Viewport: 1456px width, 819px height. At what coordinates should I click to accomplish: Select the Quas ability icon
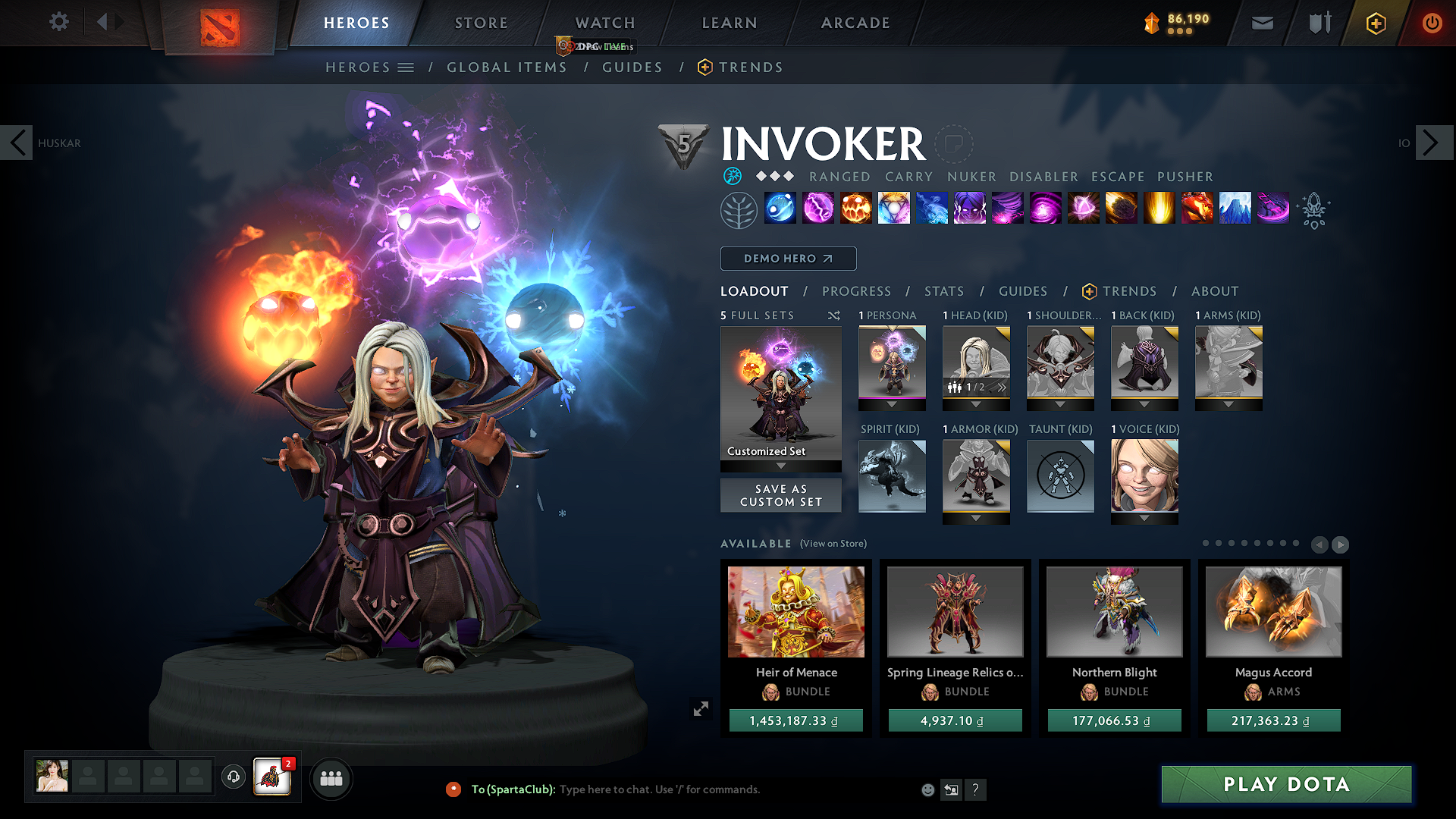tap(780, 209)
